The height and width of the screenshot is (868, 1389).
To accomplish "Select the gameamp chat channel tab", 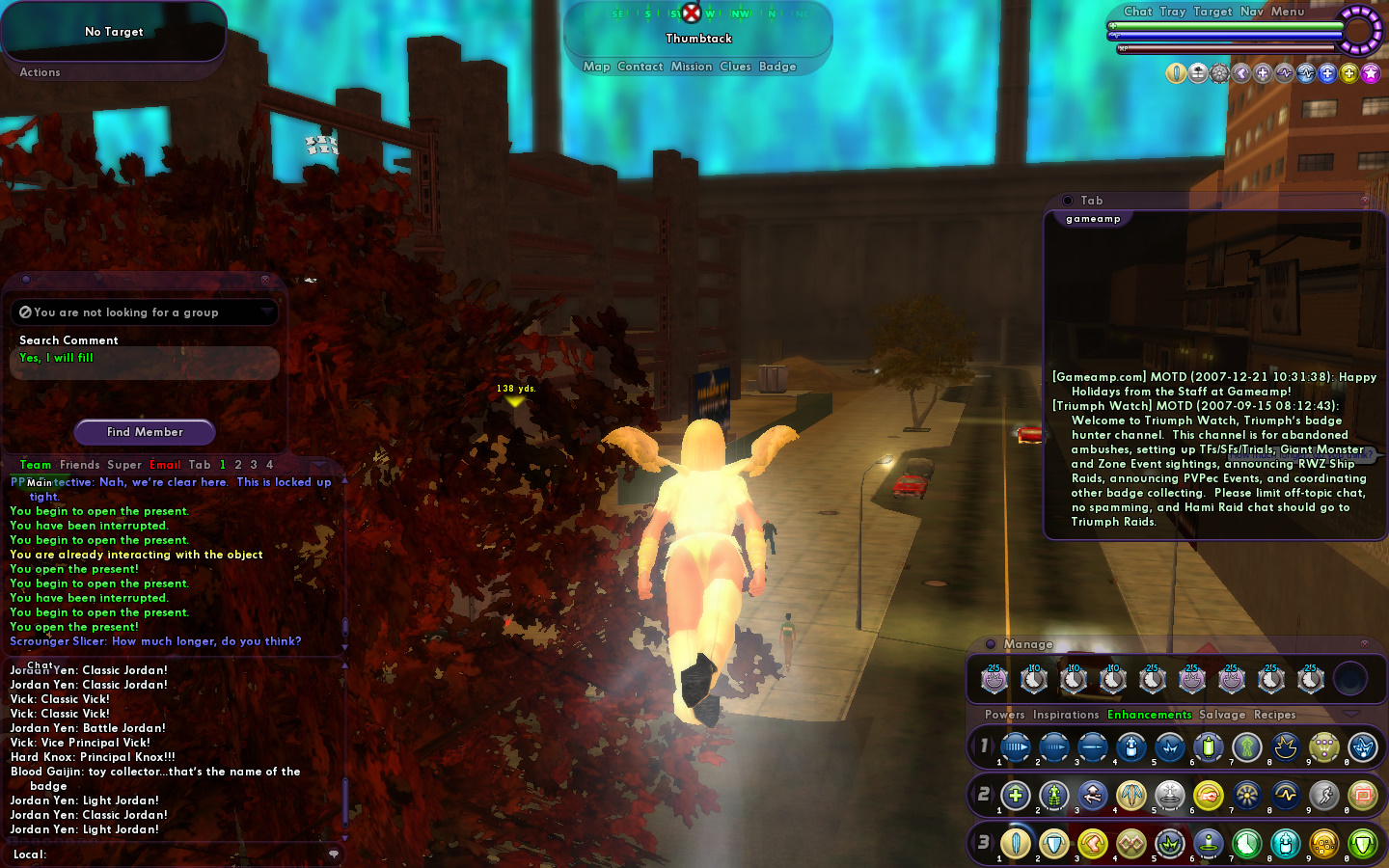I will (x=1093, y=219).
